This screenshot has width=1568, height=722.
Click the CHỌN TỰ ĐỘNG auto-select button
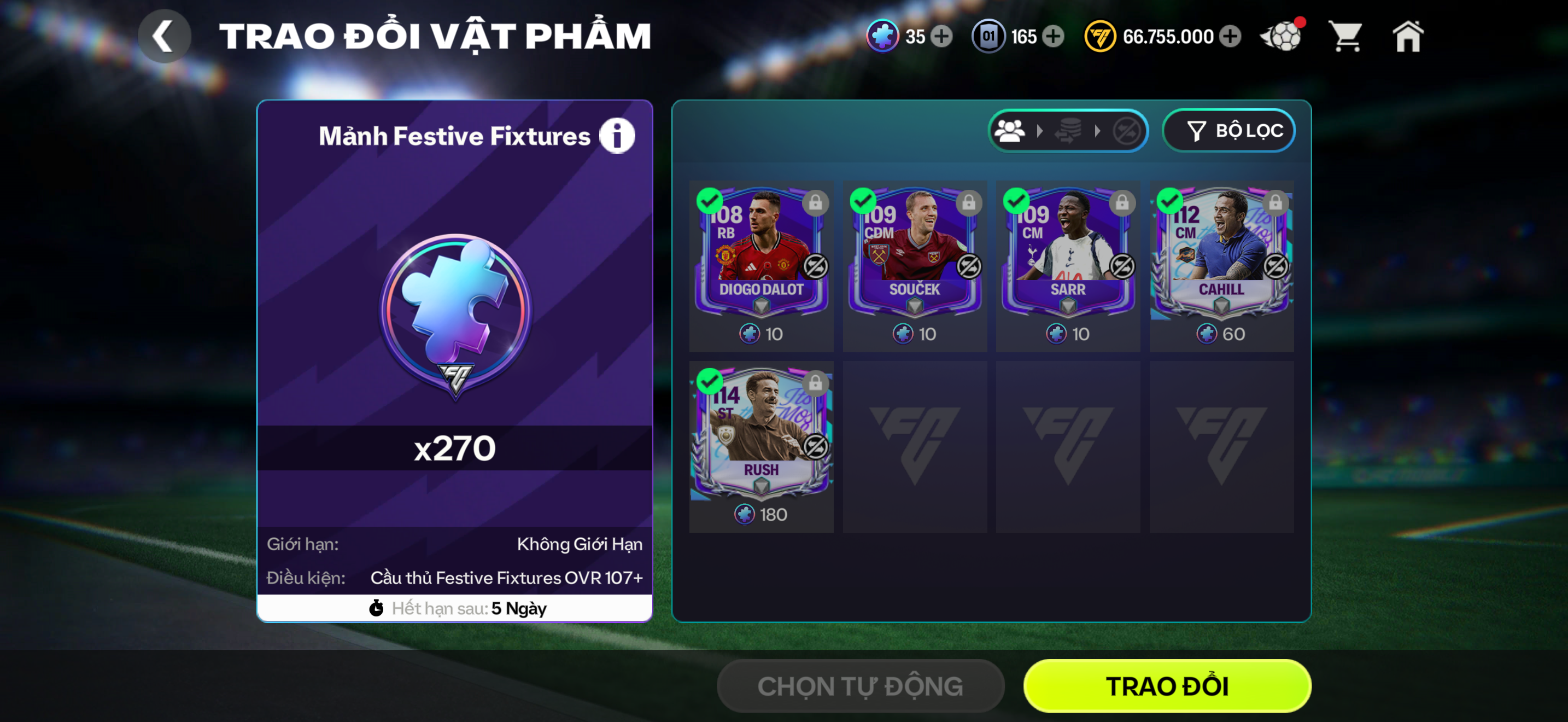860,686
